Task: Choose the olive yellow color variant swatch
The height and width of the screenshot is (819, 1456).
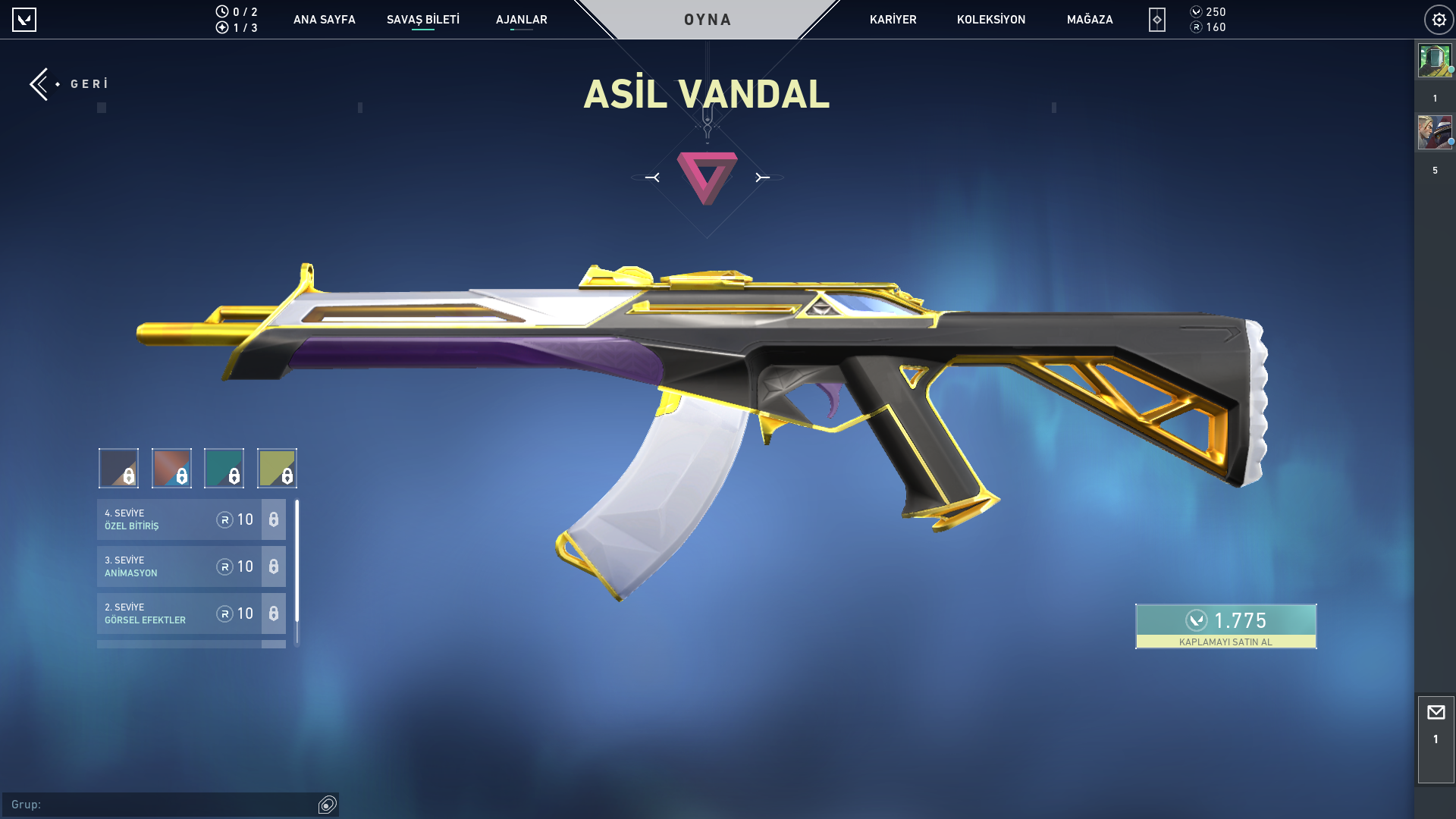Action: pyautogui.click(x=277, y=468)
